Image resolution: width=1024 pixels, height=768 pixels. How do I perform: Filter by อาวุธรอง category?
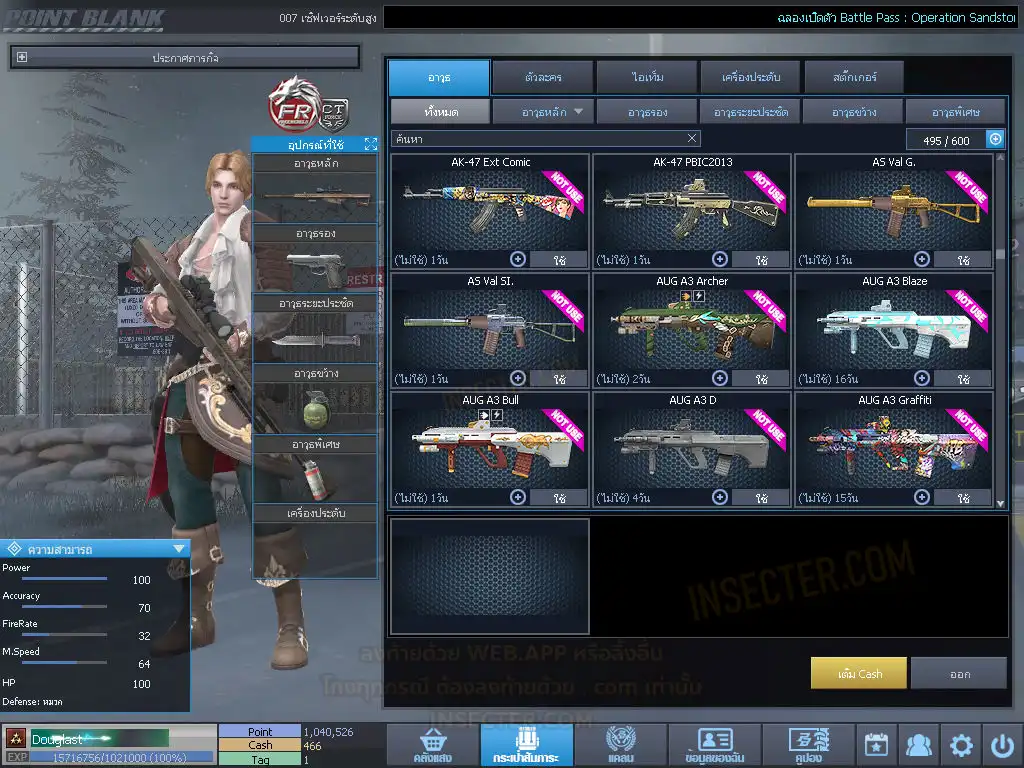click(647, 112)
